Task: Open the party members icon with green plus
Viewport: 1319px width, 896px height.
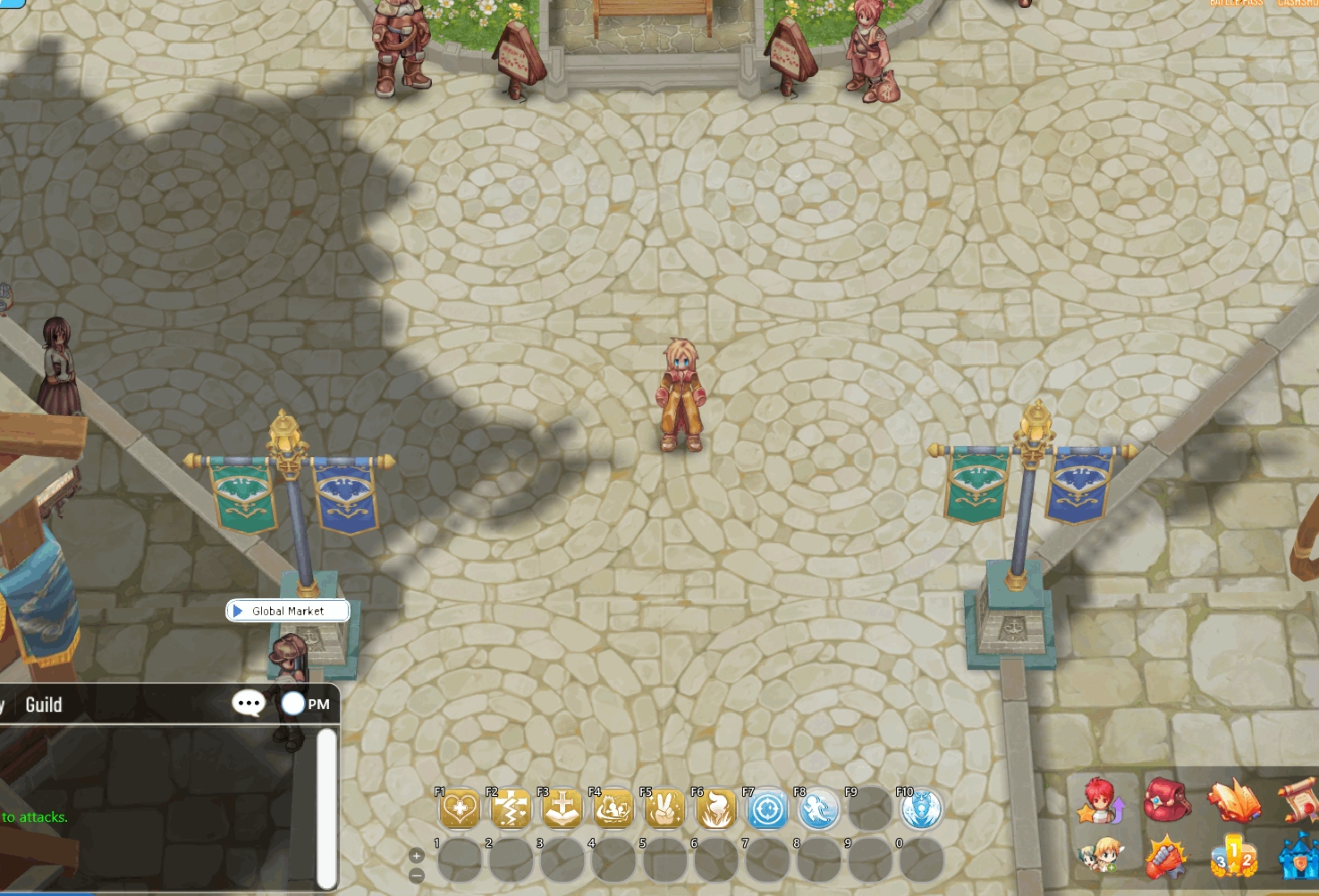Action: click(x=1101, y=857)
